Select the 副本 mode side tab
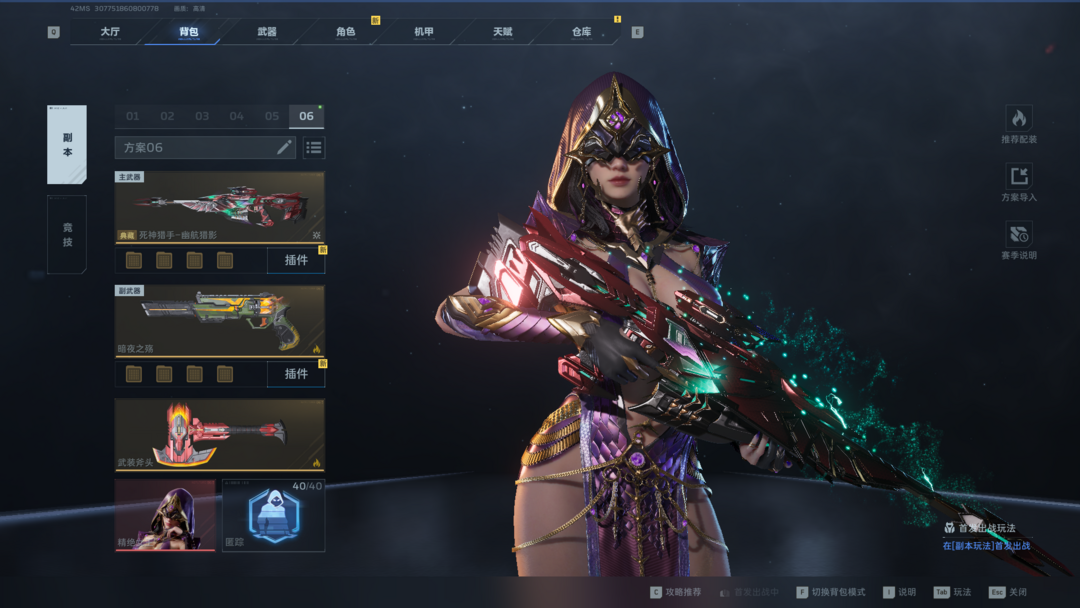The image size is (1080, 608). point(67,145)
